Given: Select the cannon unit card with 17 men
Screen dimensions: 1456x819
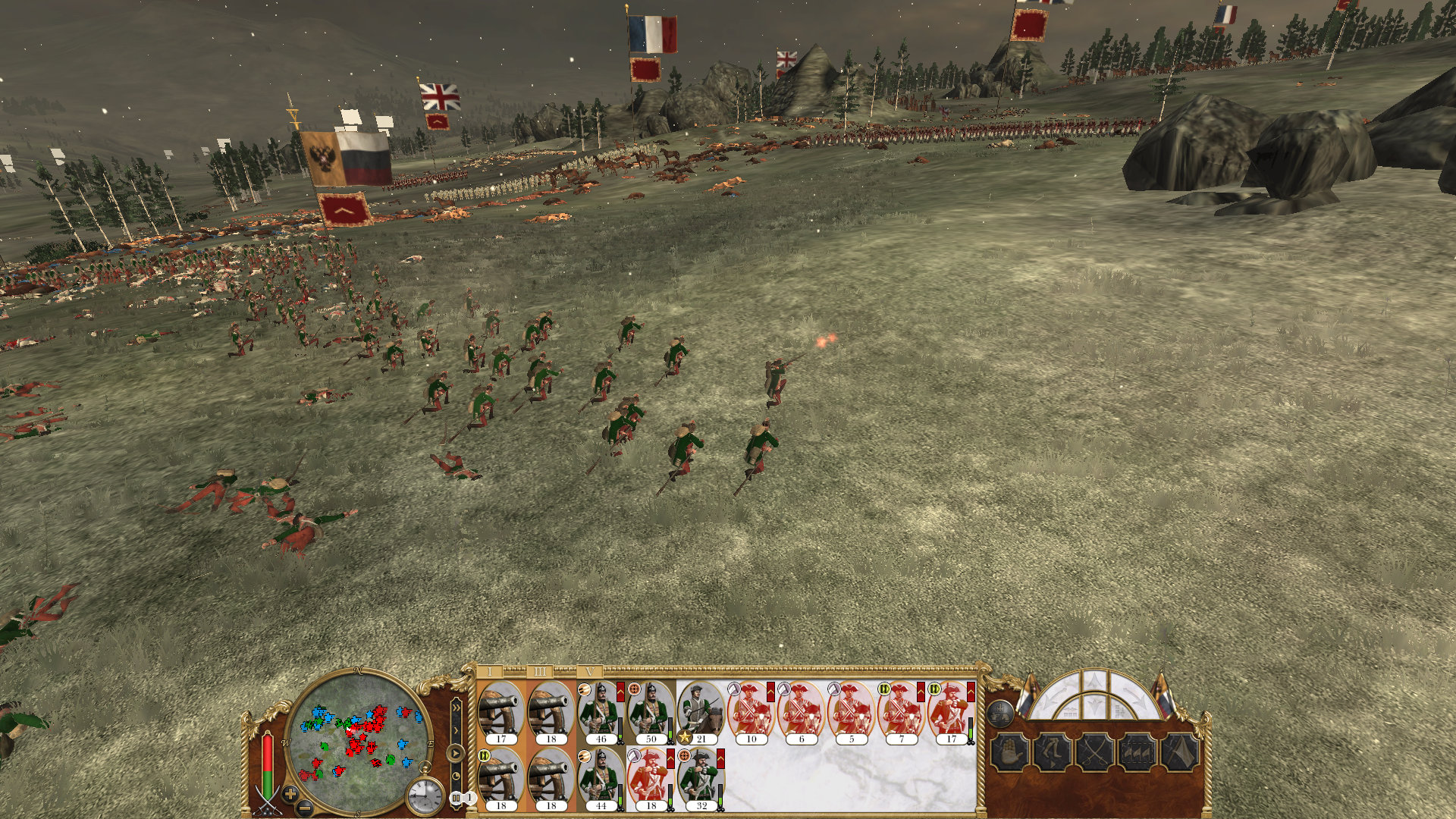Looking at the screenshot, I should pyautogui.click(x=500, y=711).
